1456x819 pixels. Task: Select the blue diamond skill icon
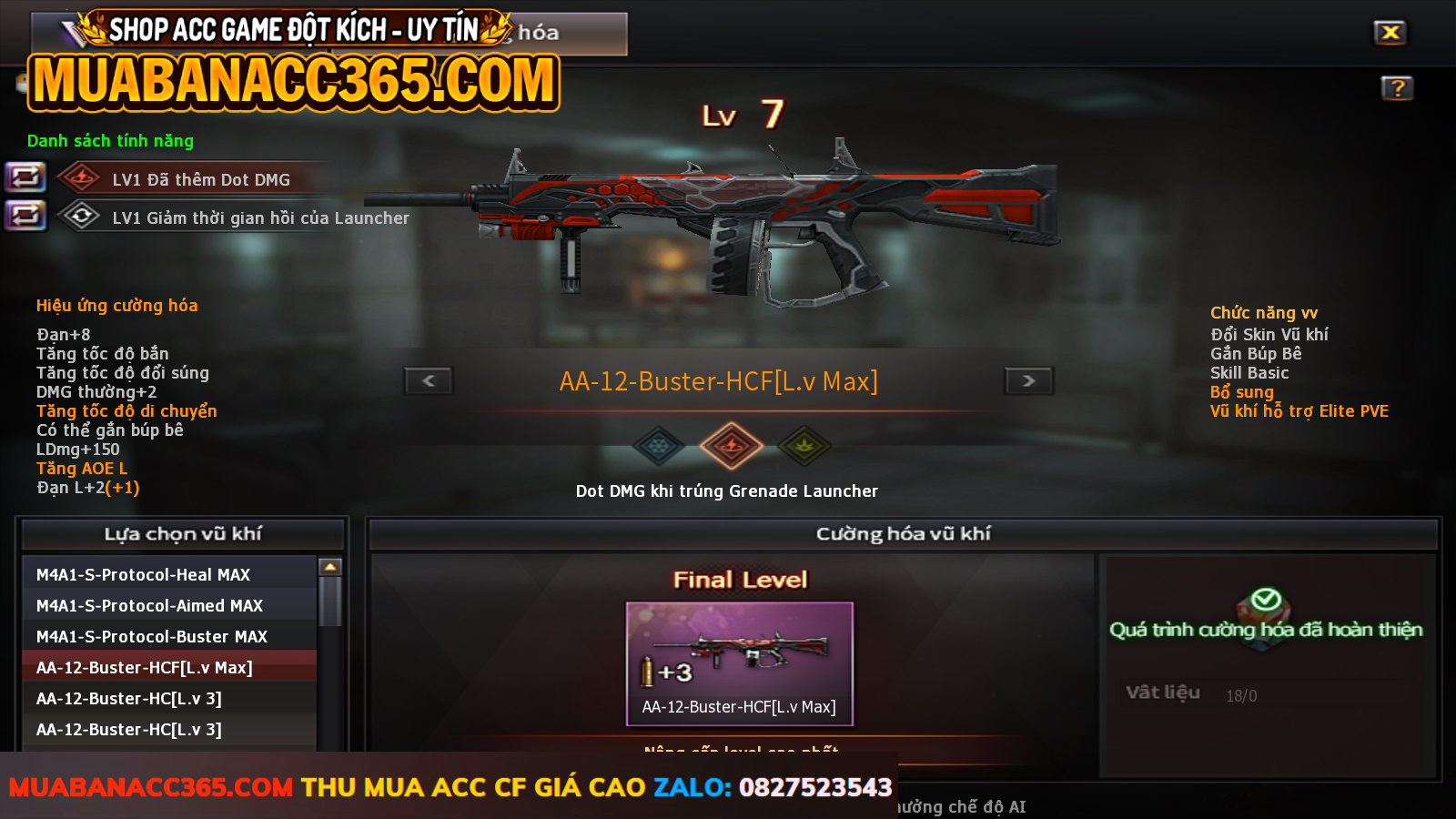tap(658, 446)
